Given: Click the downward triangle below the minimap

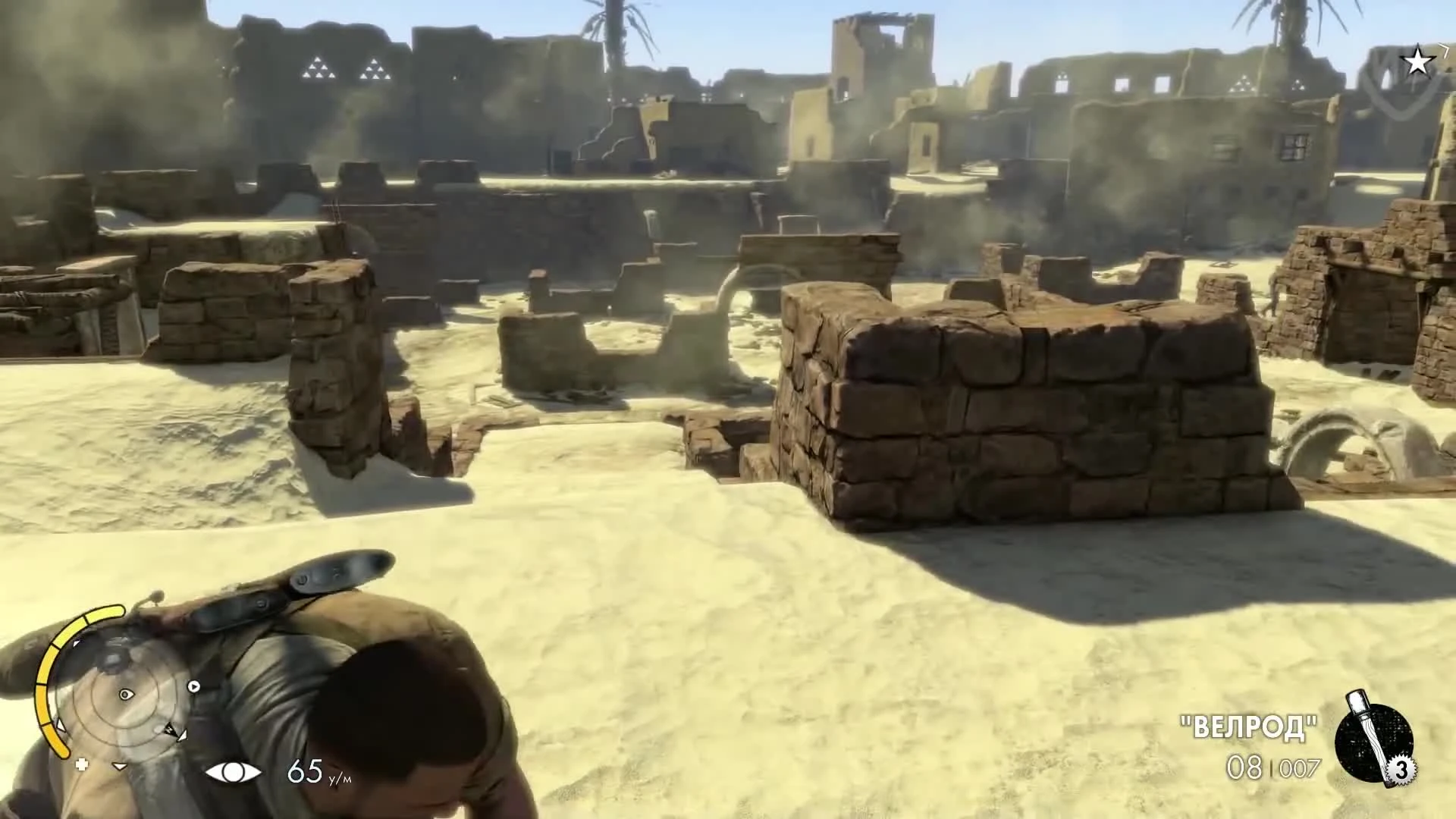Looking at the screenshot, I should click(x=118, y=766).
